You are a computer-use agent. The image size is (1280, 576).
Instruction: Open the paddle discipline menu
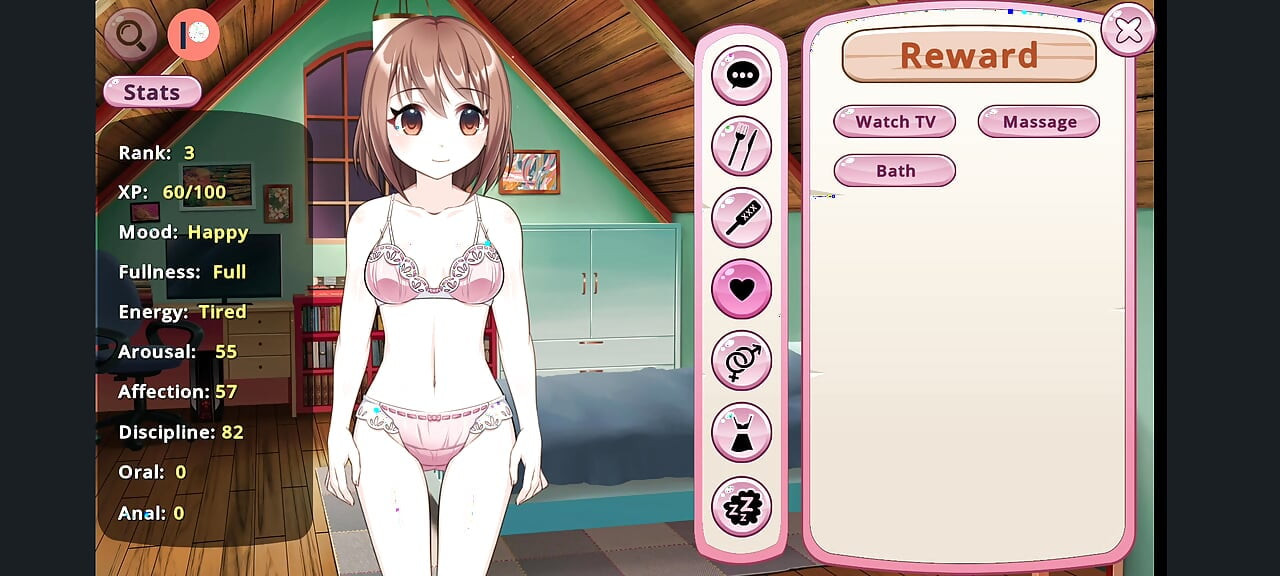pyautogui.click(x=741, y=218)
